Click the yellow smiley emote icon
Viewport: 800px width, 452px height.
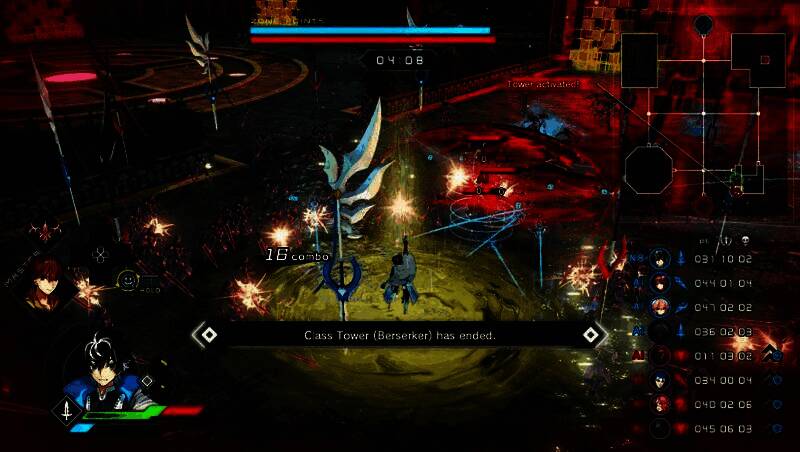127,281
